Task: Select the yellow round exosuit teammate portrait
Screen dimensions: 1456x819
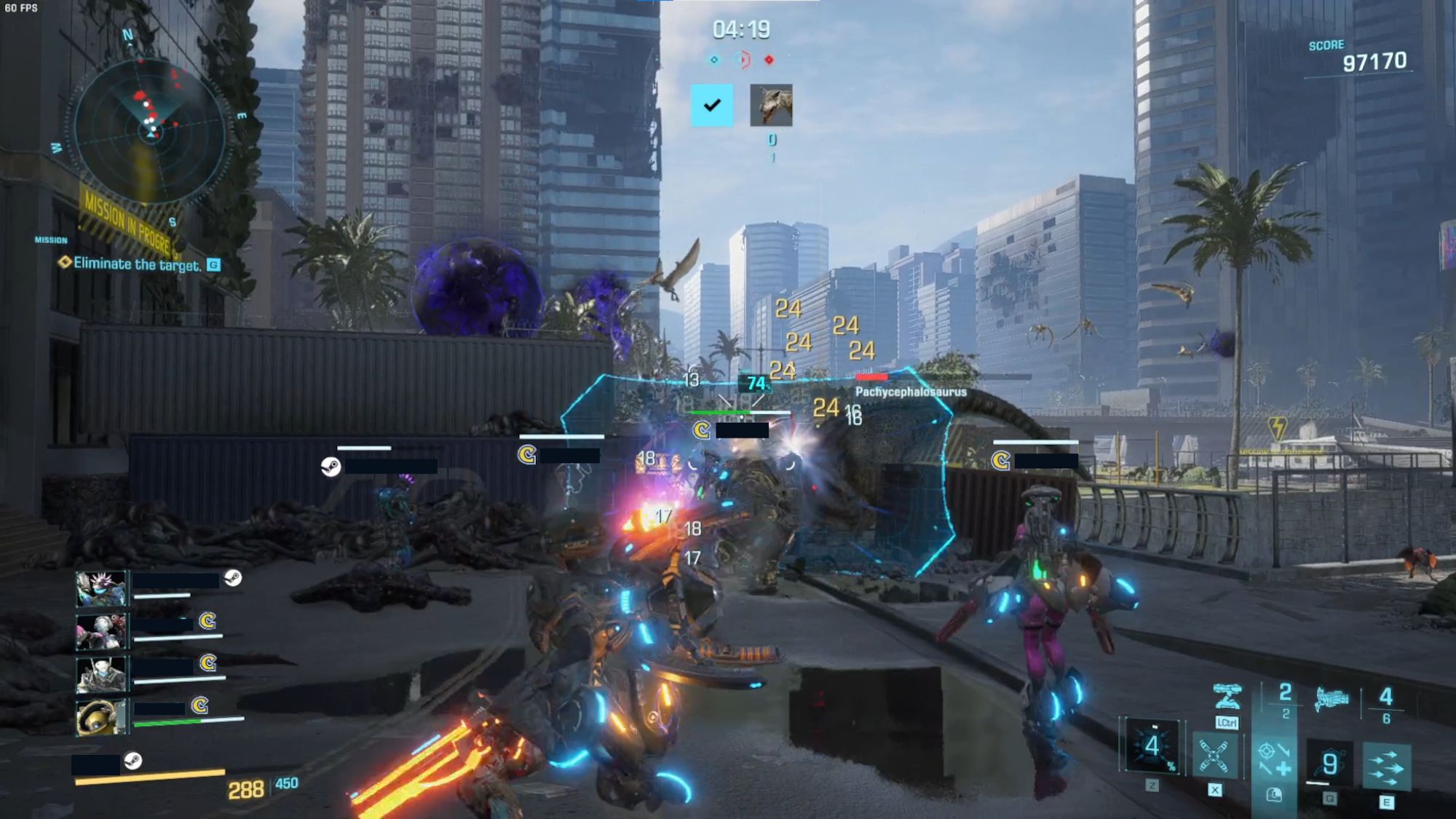Action: point(101,716)
